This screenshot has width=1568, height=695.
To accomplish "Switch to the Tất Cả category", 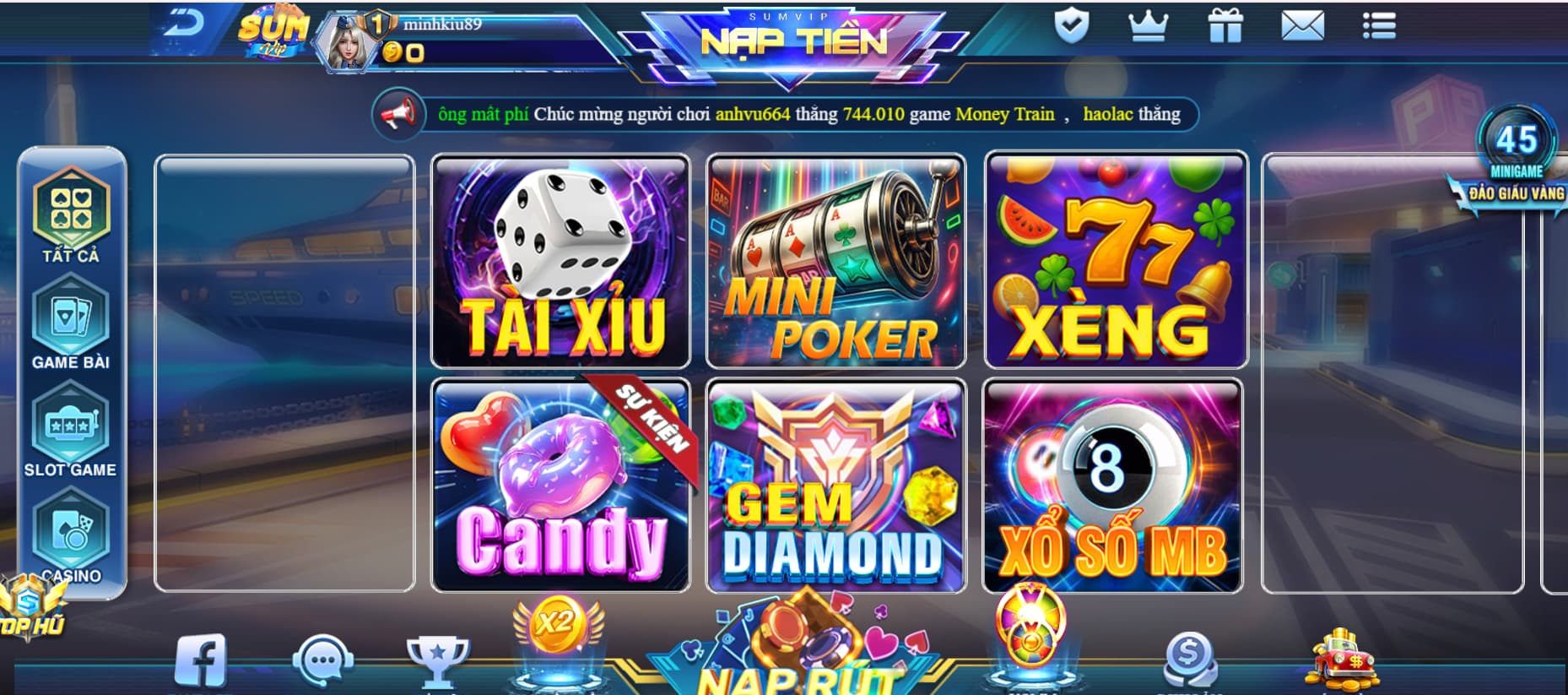I will click(x=71, y=216).
